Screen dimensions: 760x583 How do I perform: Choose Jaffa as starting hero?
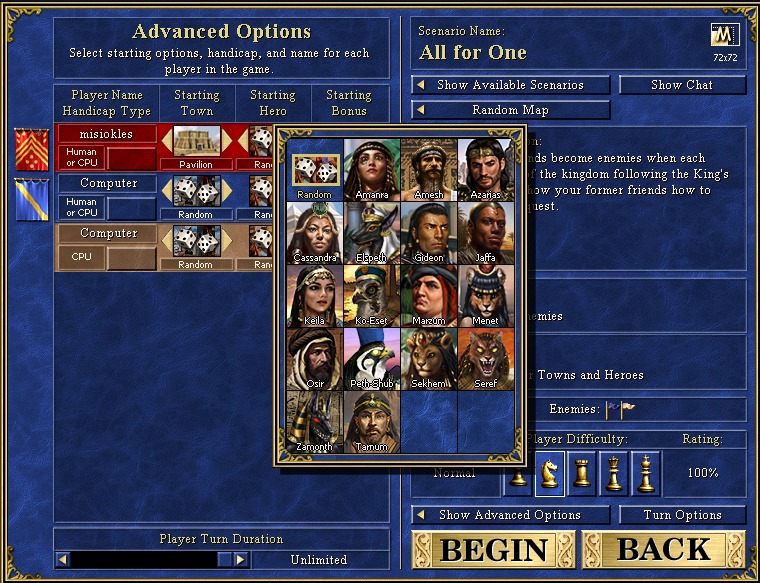[486, 231]
